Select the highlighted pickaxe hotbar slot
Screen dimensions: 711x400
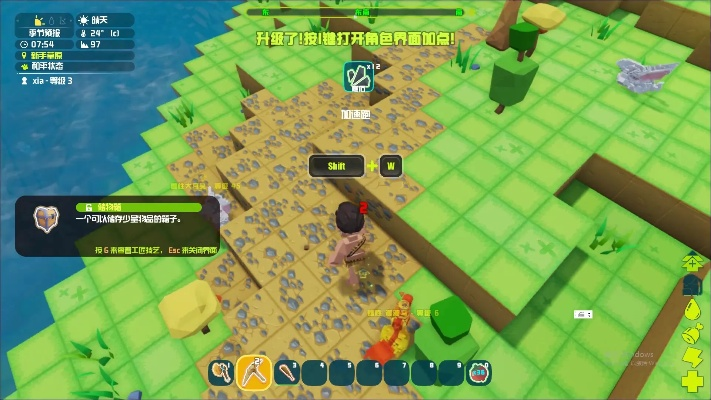[254, 372]
